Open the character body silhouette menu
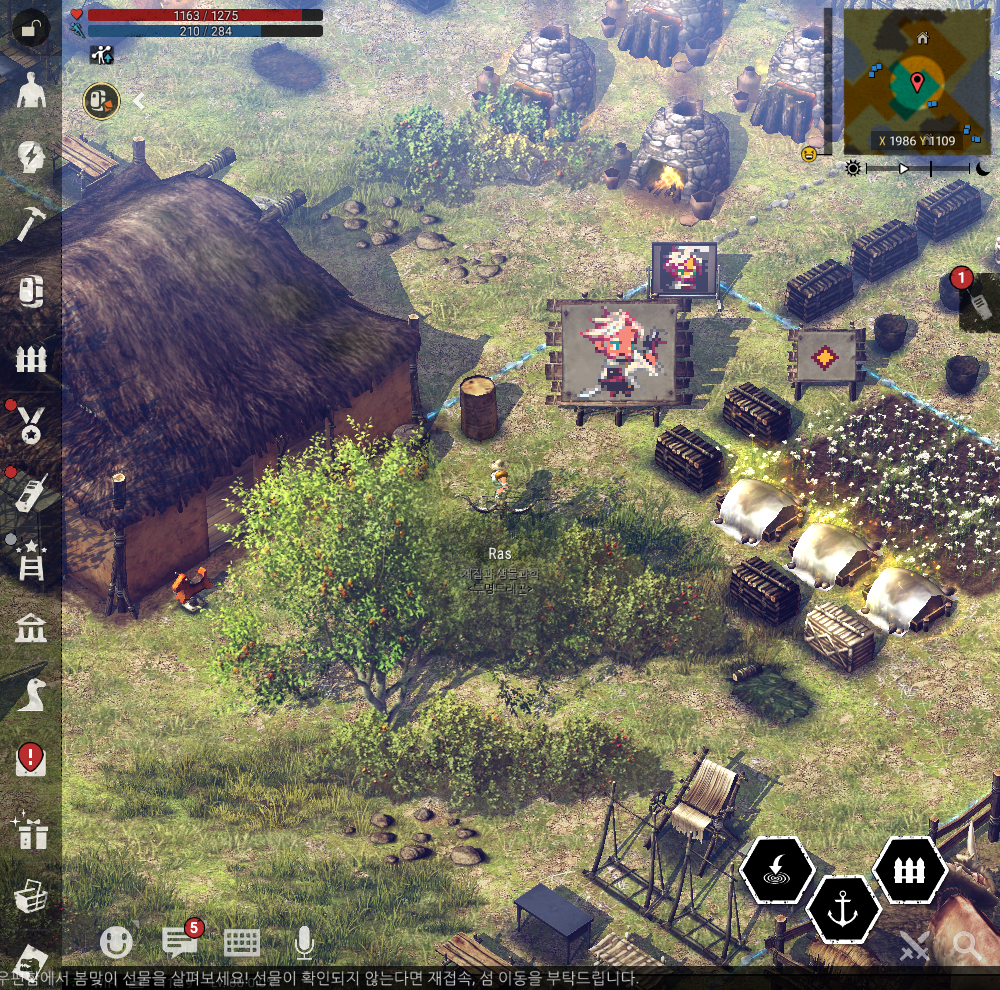The width and height of the screenshot is (1000, 990). [x=32, y=93]
